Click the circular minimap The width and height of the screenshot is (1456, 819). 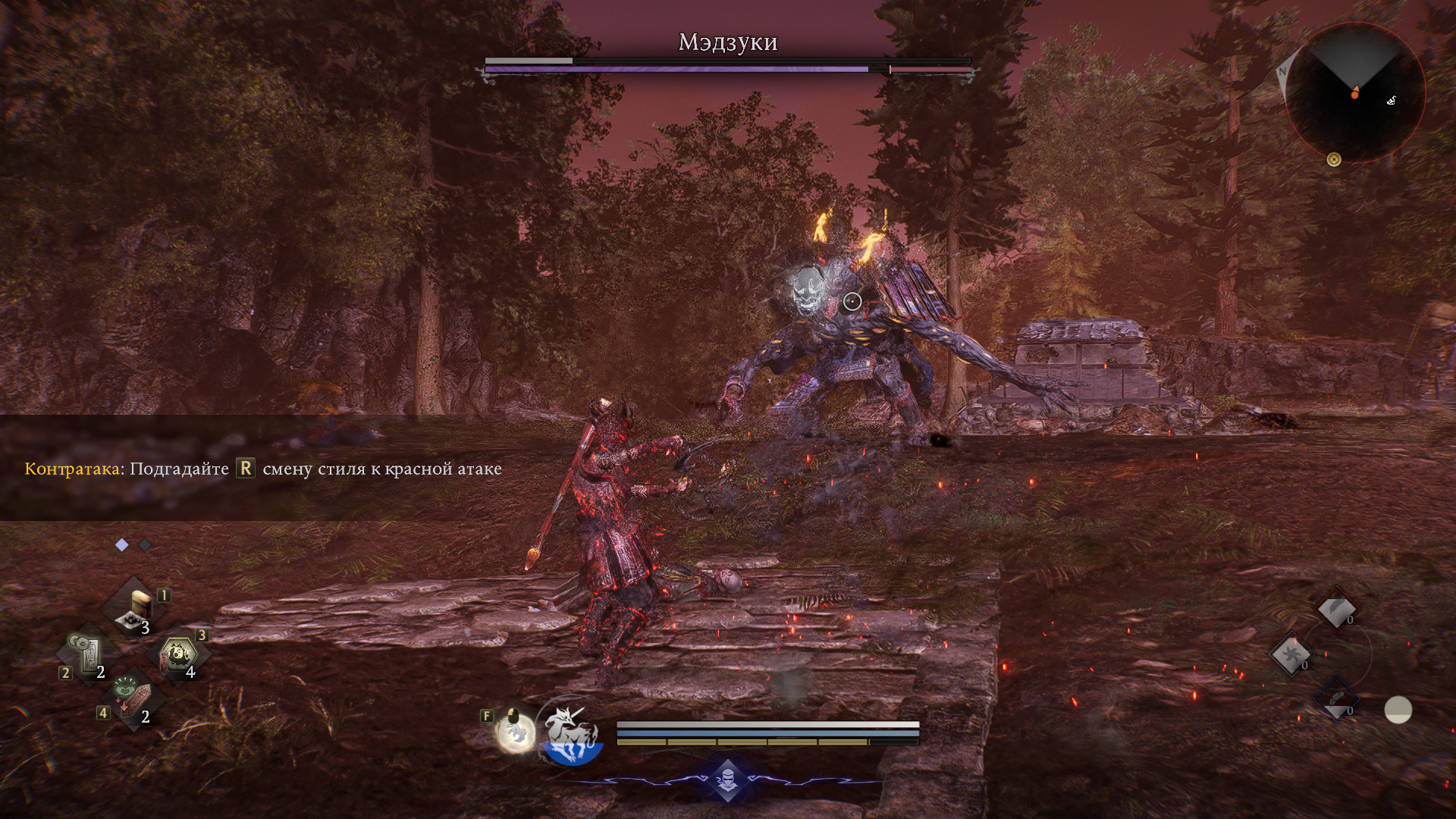click(x=1355, y=93)
